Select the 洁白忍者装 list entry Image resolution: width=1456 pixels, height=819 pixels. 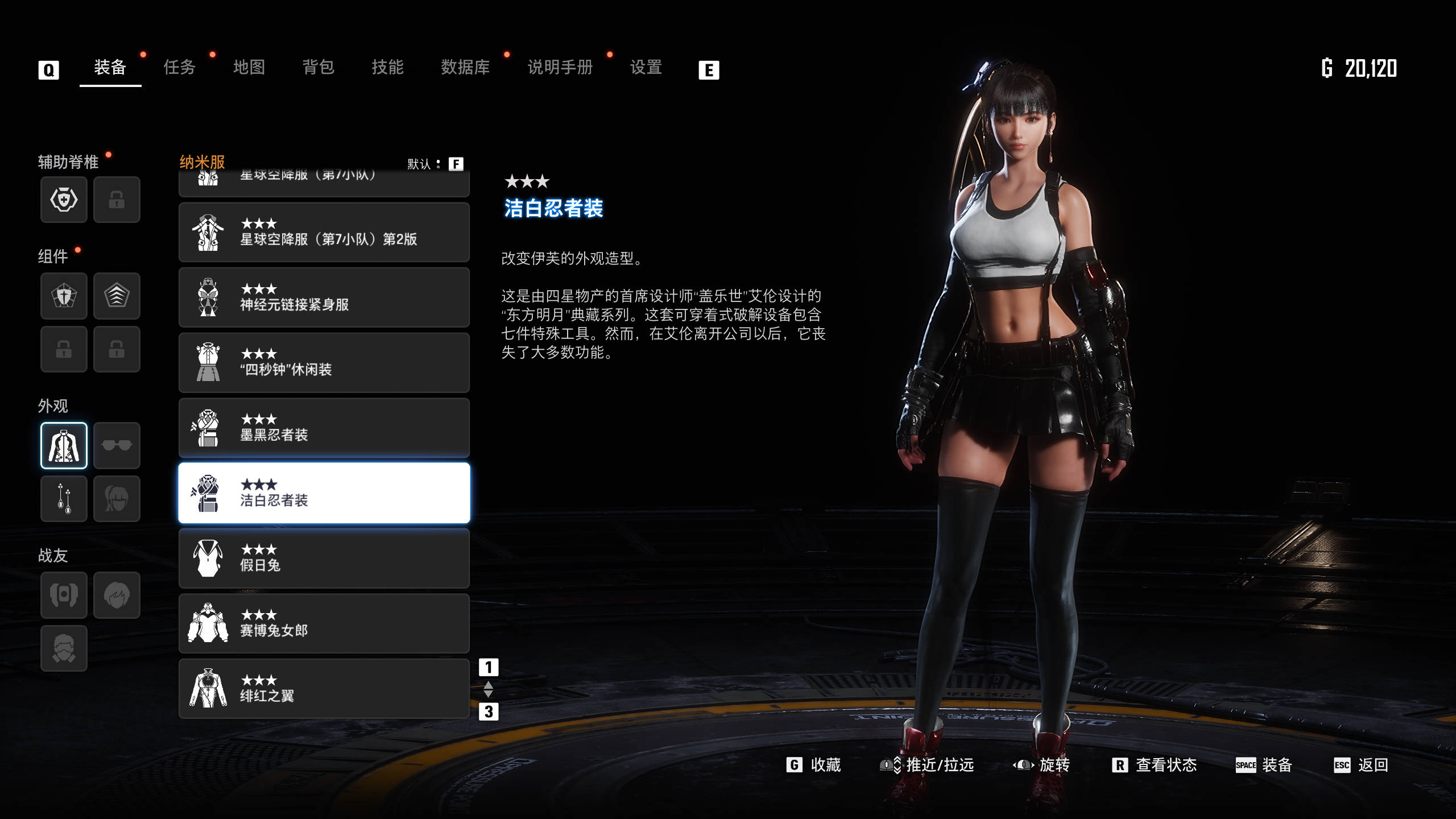324,493
